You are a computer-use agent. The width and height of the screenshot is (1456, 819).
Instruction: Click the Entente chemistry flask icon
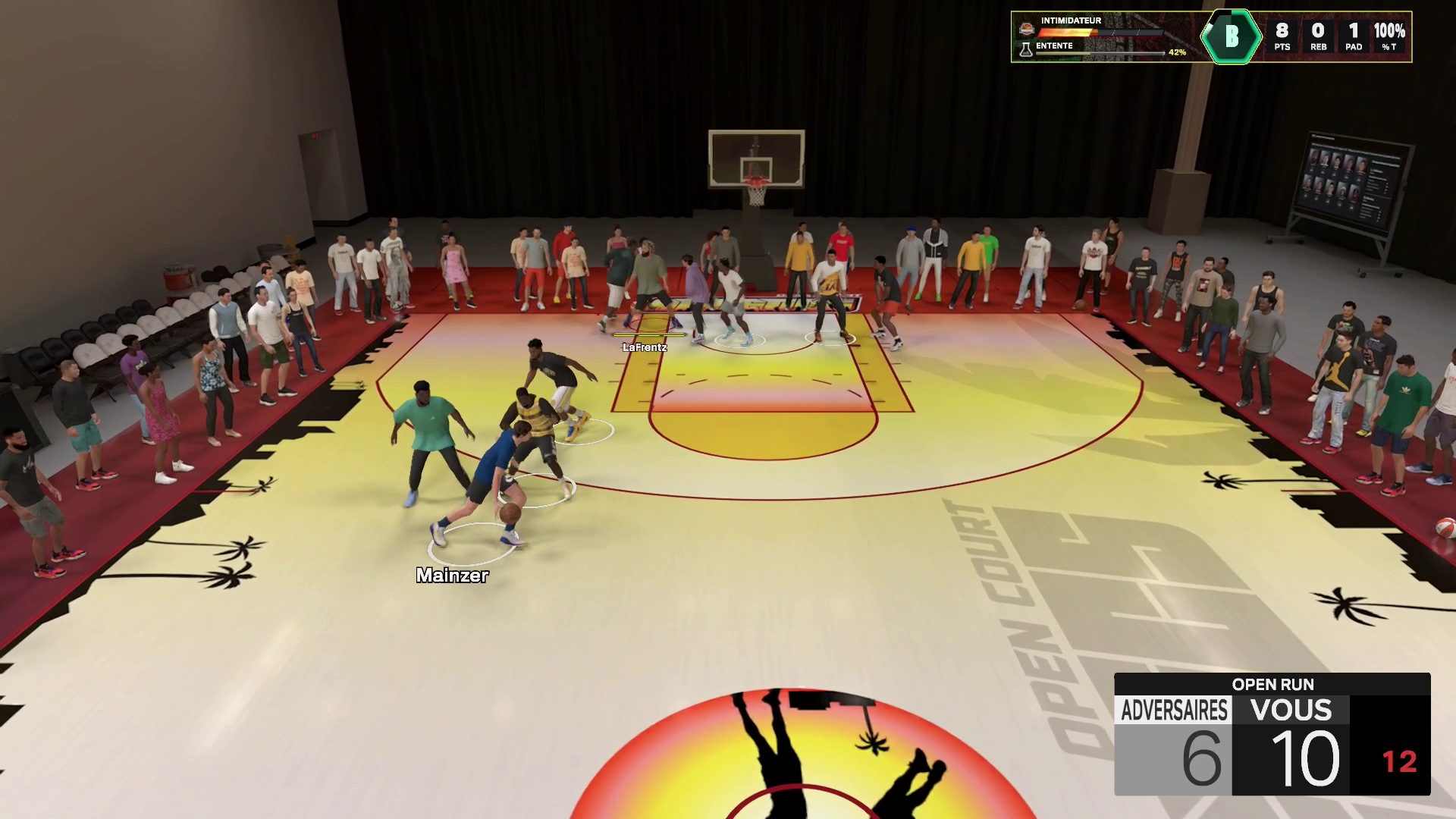point(1026,50)
